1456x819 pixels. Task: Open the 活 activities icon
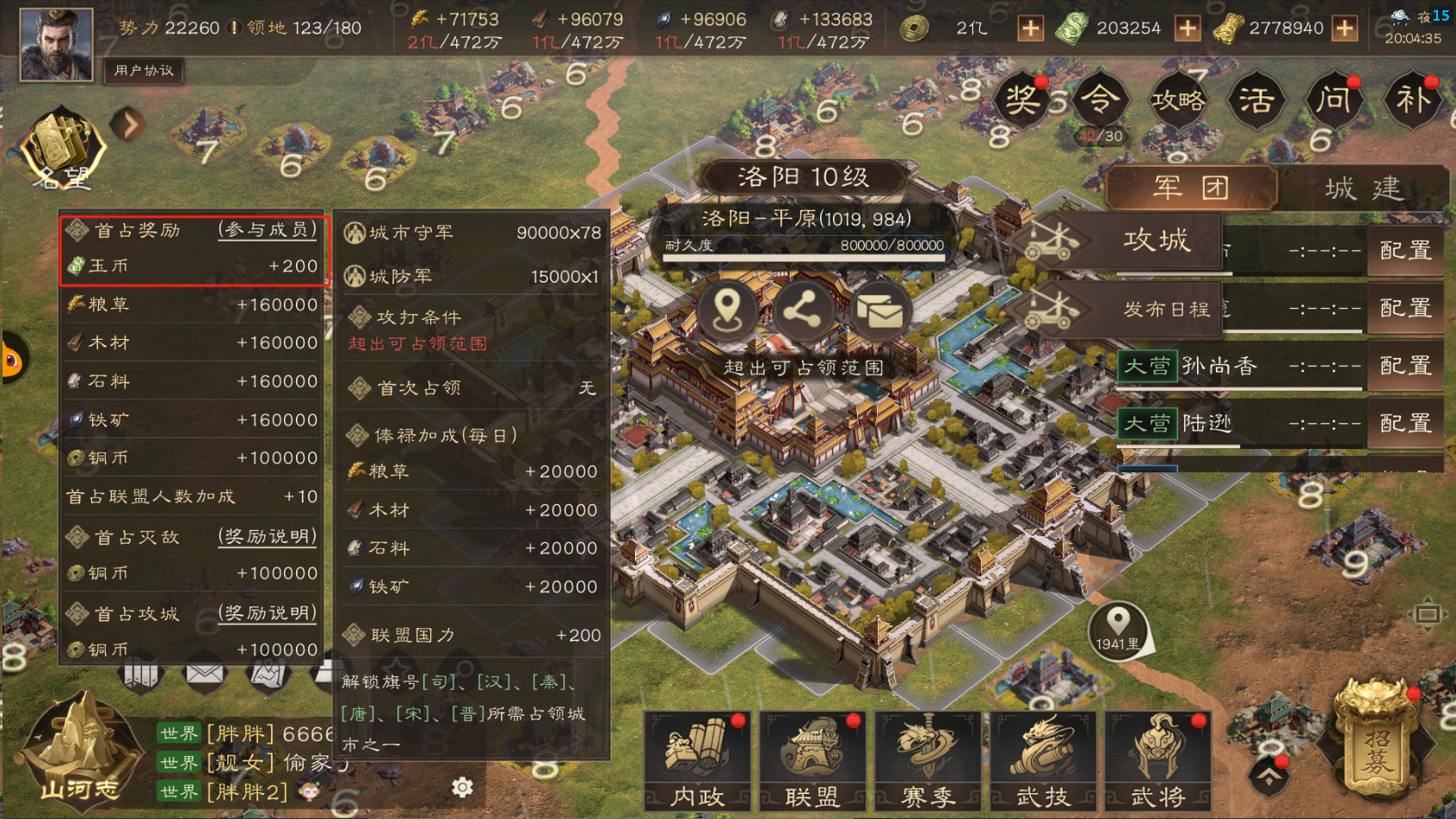1255,101
